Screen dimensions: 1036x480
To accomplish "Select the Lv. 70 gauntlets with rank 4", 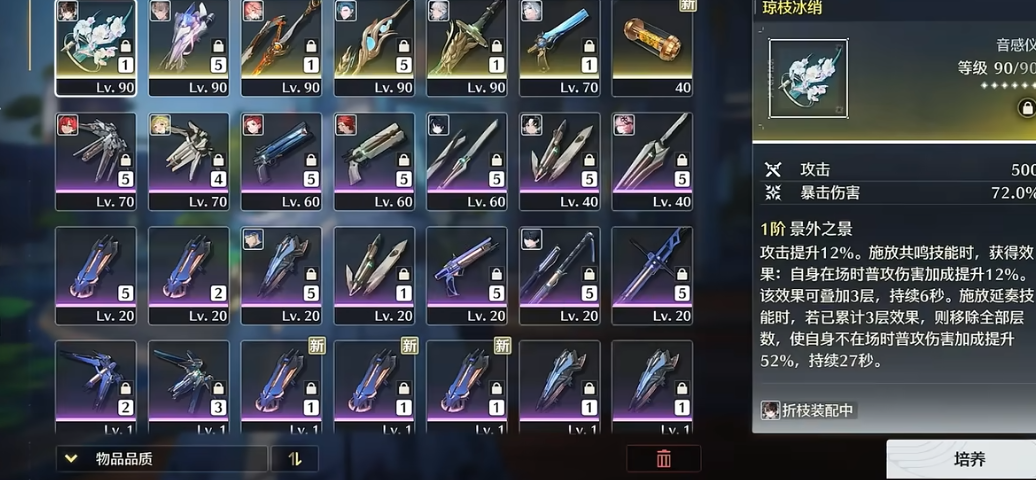I will pos(188,159).
